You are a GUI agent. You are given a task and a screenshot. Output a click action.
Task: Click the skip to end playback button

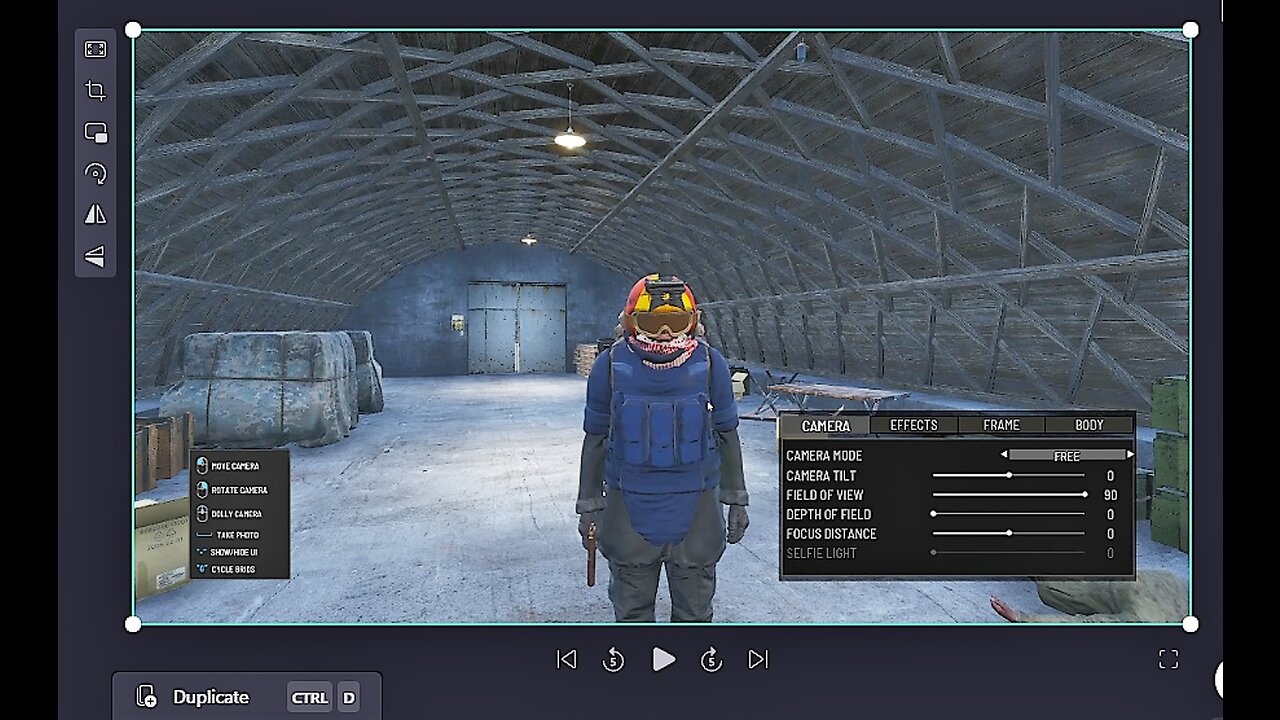(758, 659)
